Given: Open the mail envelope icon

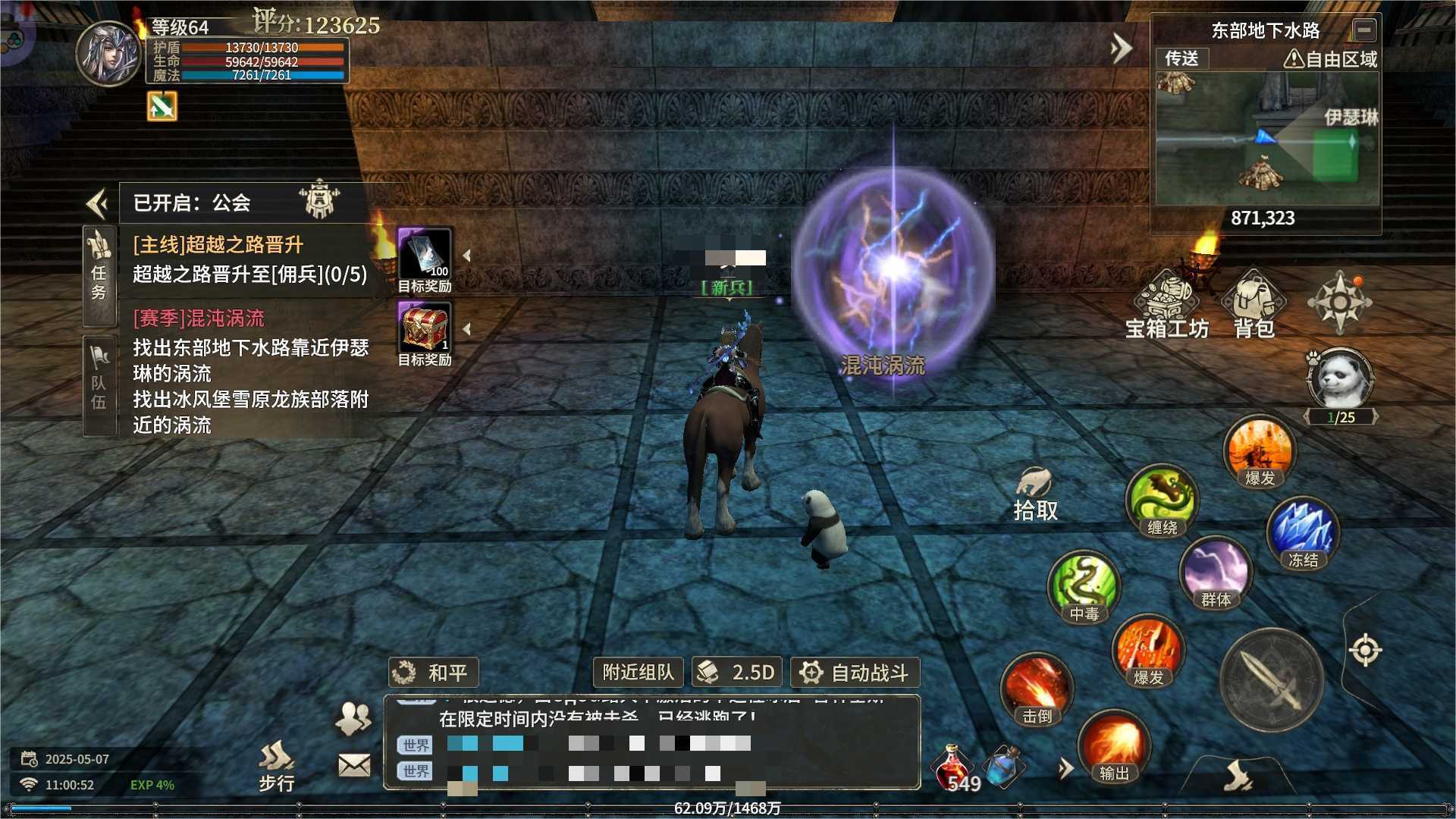Looking at the screenshot, I should click(x=354, y=765).
